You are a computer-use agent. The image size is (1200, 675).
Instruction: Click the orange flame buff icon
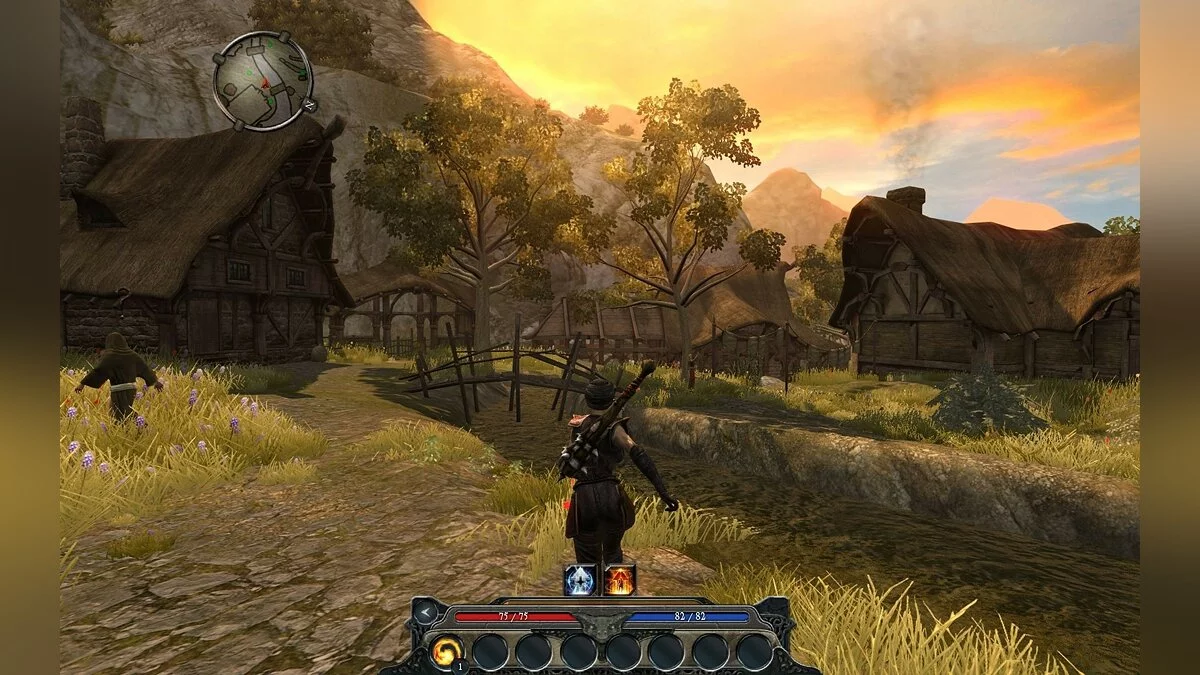pos(619,580)
